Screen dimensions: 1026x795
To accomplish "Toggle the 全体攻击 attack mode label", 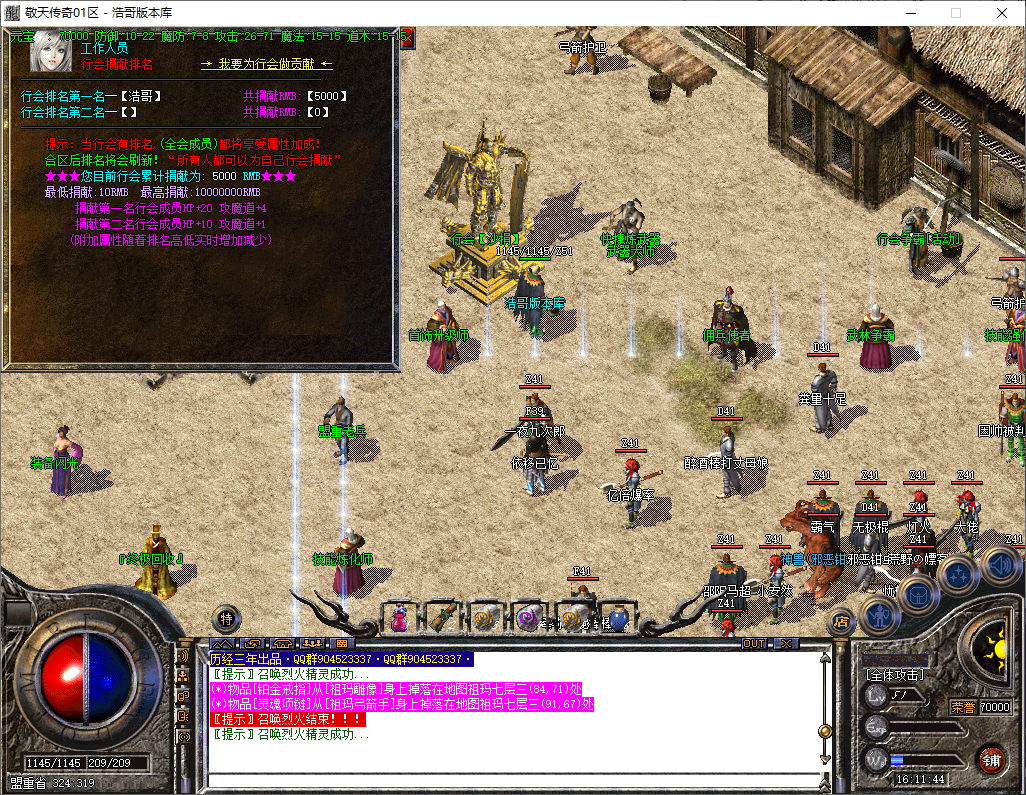I will tap(895, 675).
